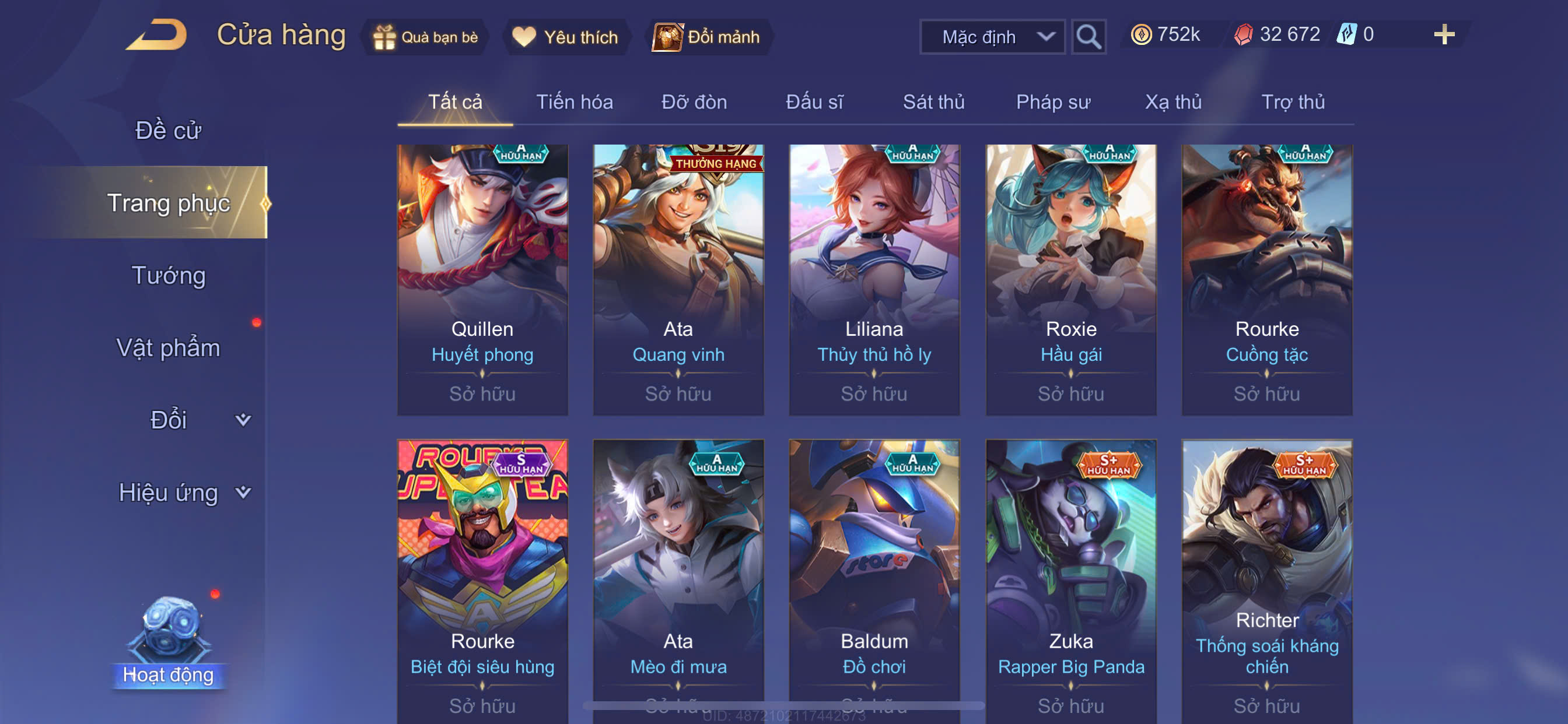Screen dimensions: 1568x724
Task: Expand the Hiệu ứng submenu
Action: (183, 492)
